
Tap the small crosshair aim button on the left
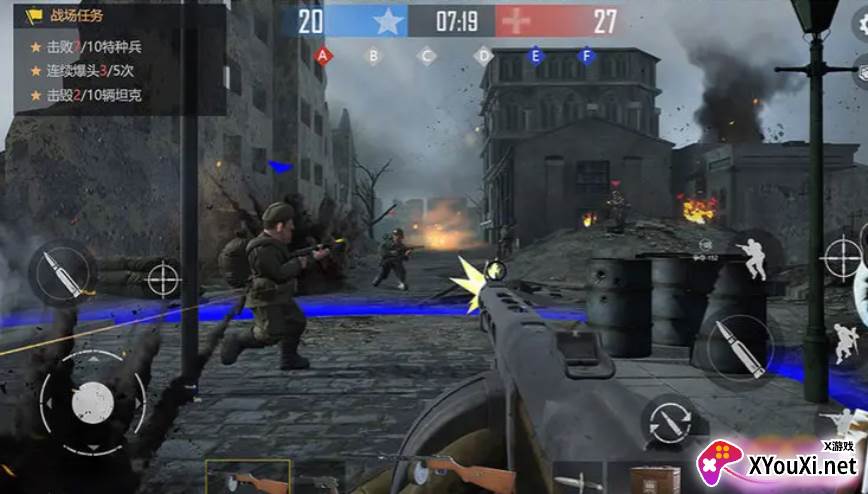tap(163, 278)
